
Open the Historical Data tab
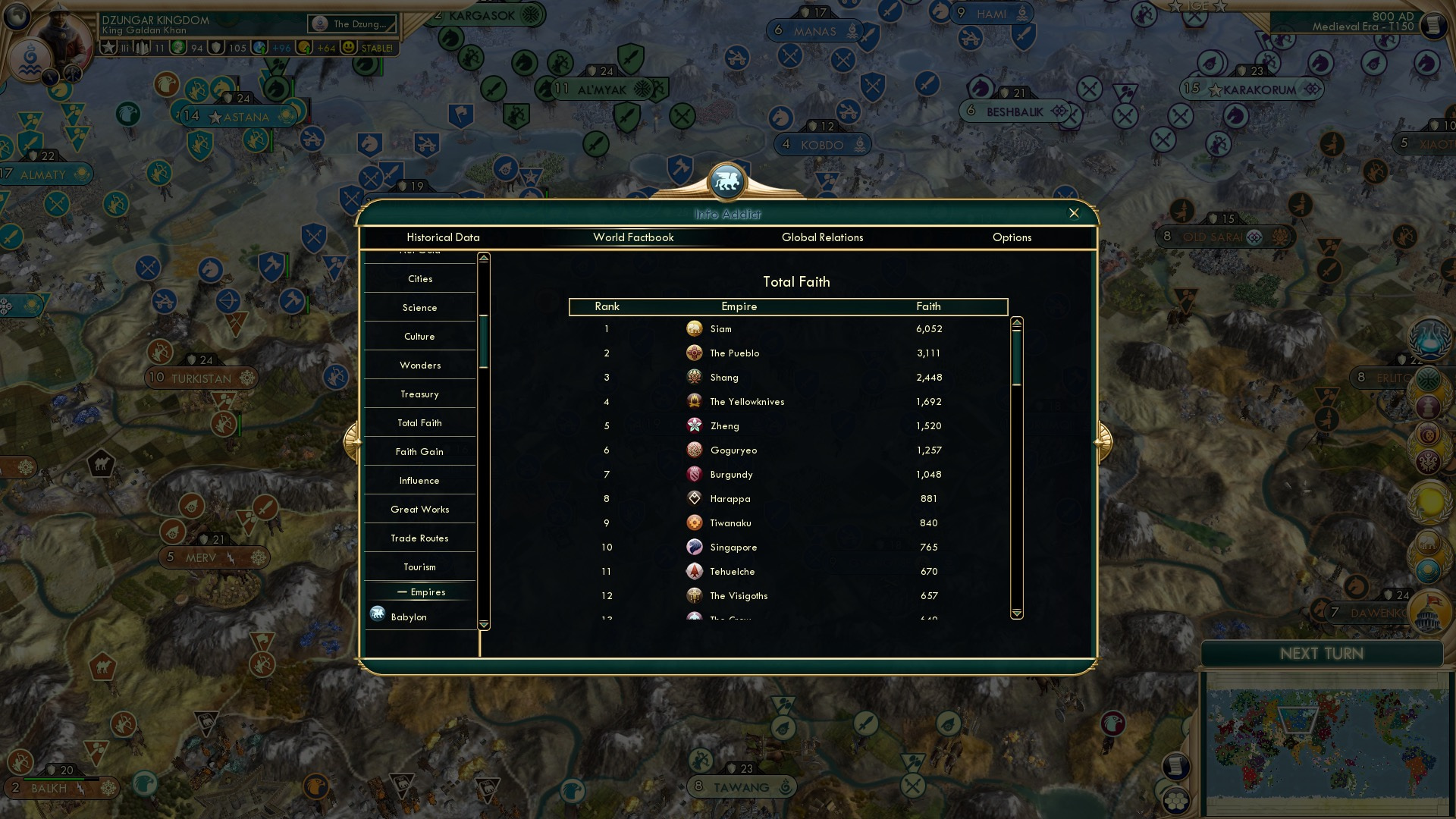(x=443, y=237)
